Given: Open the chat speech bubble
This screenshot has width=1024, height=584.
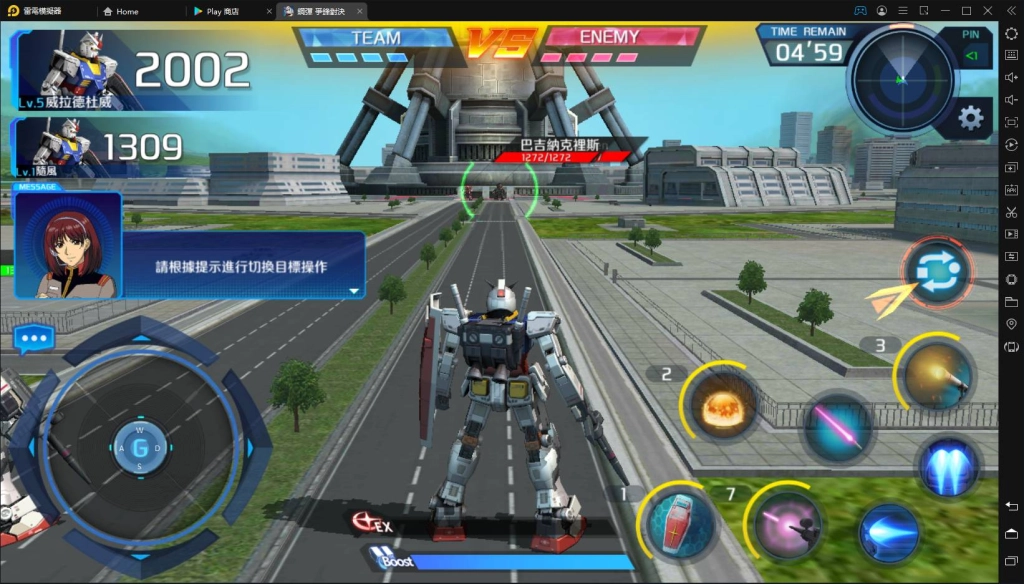Looking at the screenshot, I should [34, 339].
